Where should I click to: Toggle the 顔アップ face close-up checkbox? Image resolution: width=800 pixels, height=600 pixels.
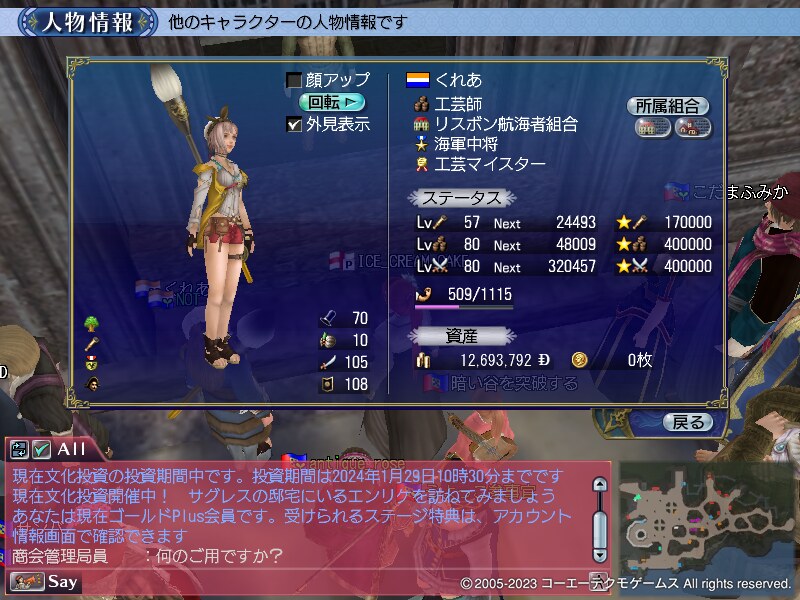click(294, 80)
